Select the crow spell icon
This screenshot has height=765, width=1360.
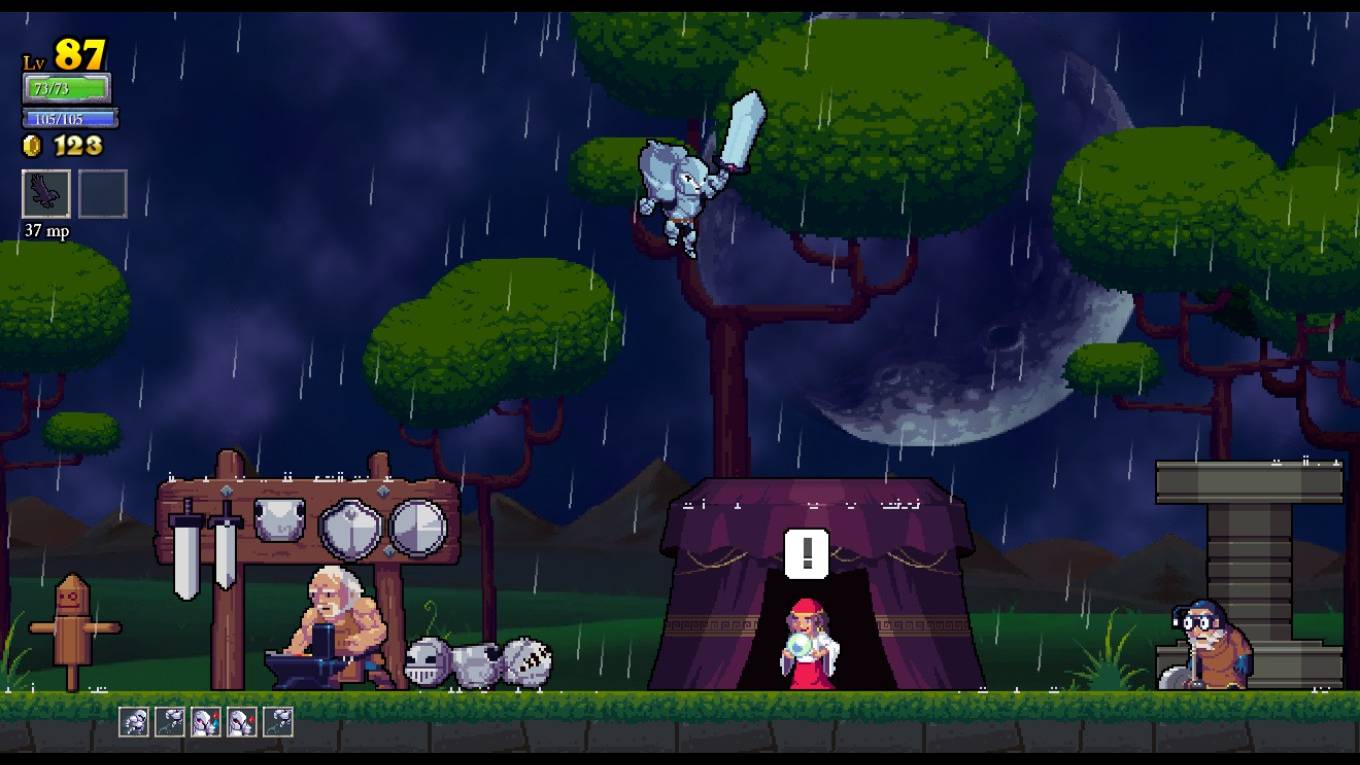(46, 193)
